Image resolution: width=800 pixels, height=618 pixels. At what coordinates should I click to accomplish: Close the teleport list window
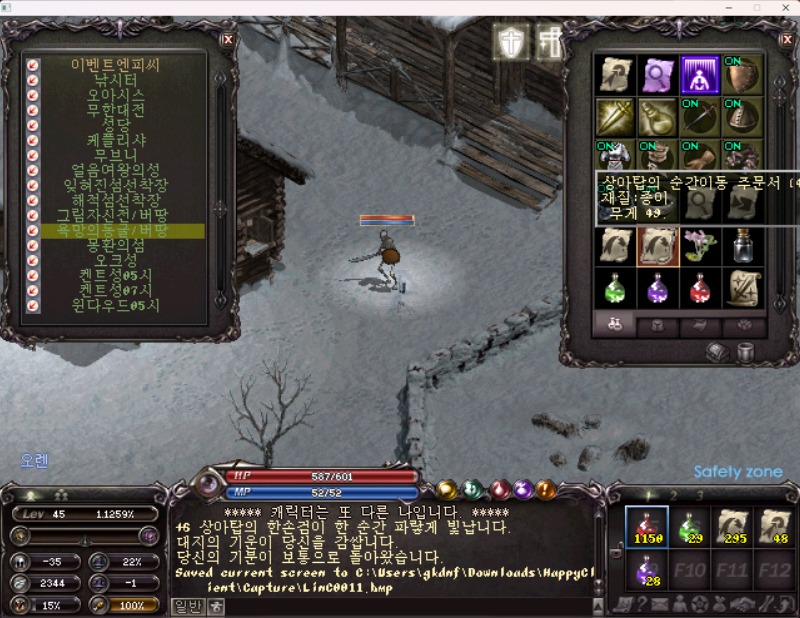tap(228, 39)
